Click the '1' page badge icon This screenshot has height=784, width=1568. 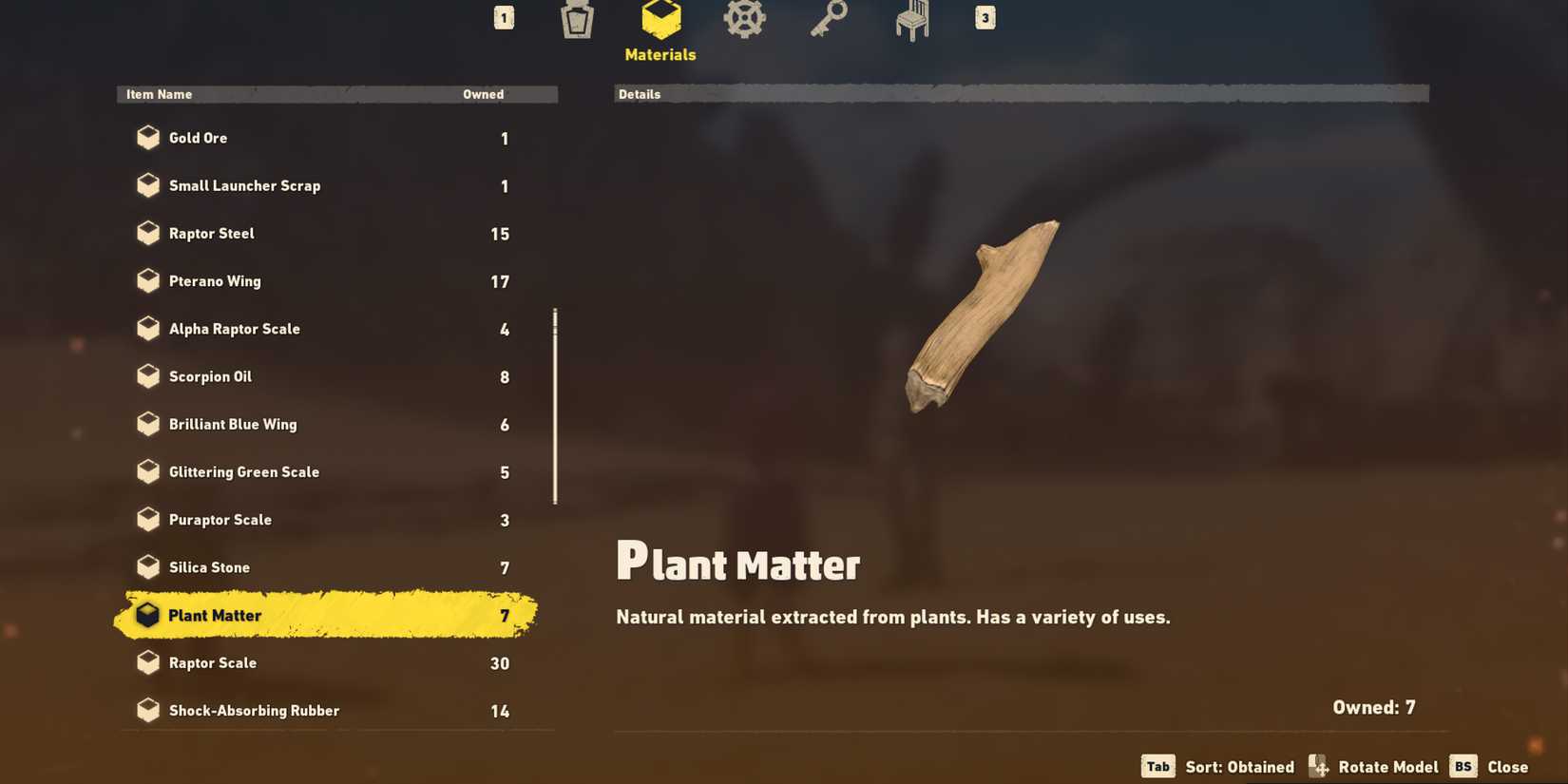coord(503,17)
